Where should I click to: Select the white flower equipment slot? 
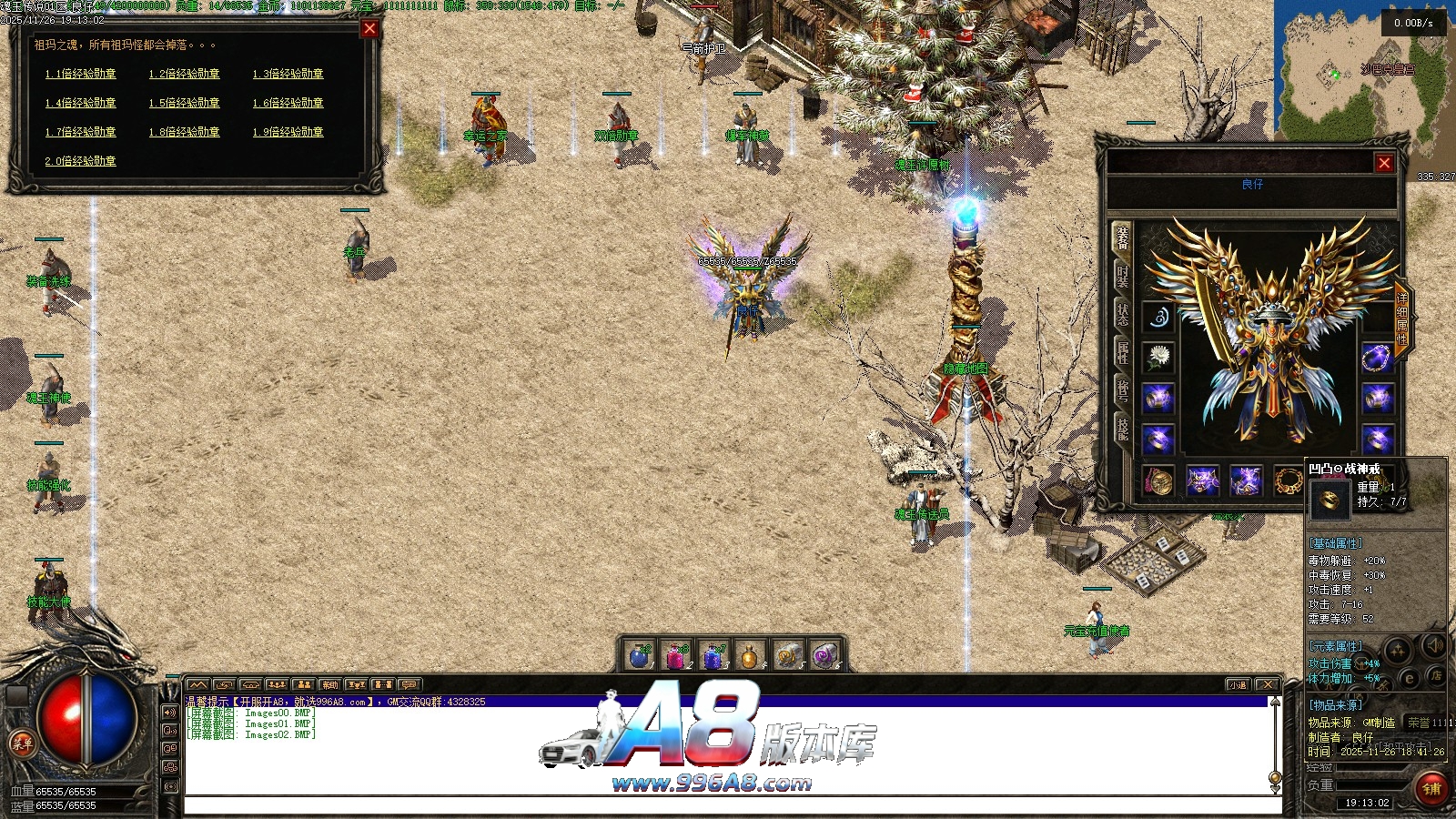(x=1158, y=357)
